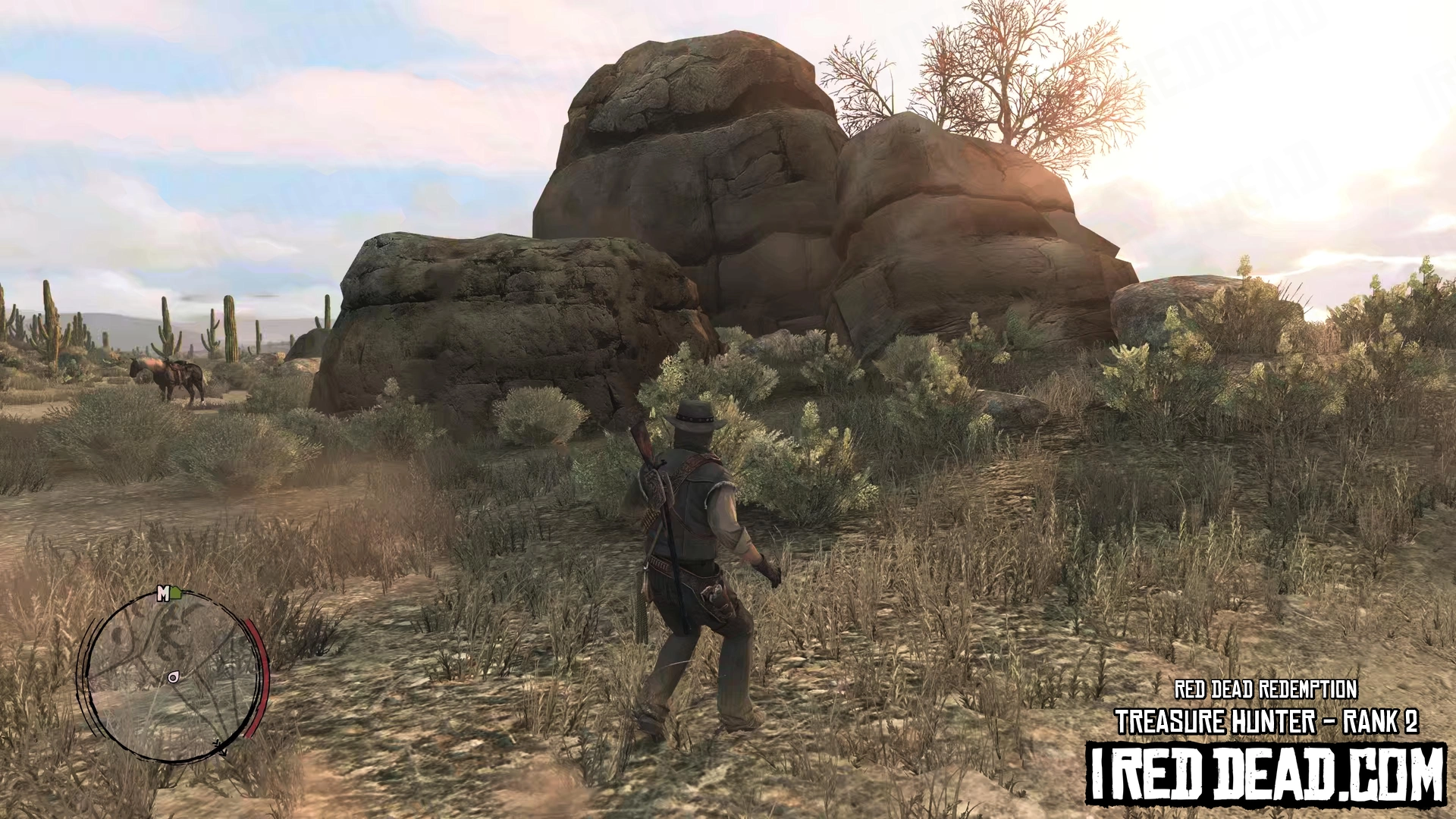Click the black arrow marker on minimap edge
Viewport: 1456px width, 819px height.
[221, 749]
